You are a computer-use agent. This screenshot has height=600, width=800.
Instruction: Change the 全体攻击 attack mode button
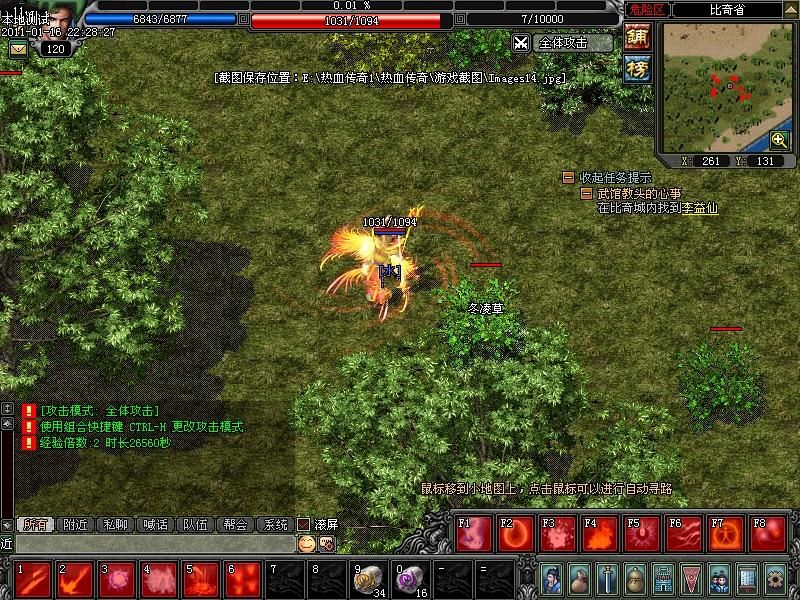tap(562, 43)
